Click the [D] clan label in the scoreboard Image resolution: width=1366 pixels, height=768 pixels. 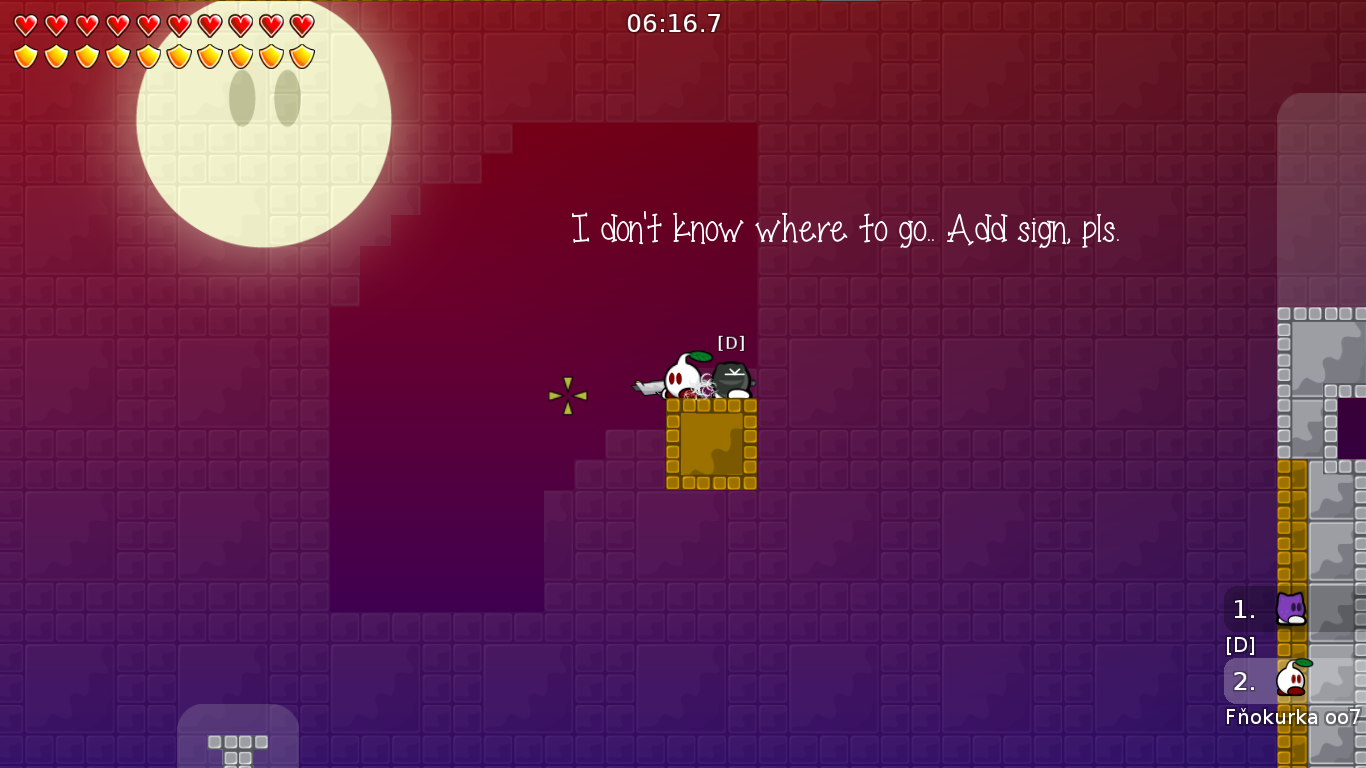pos(1240,645)
